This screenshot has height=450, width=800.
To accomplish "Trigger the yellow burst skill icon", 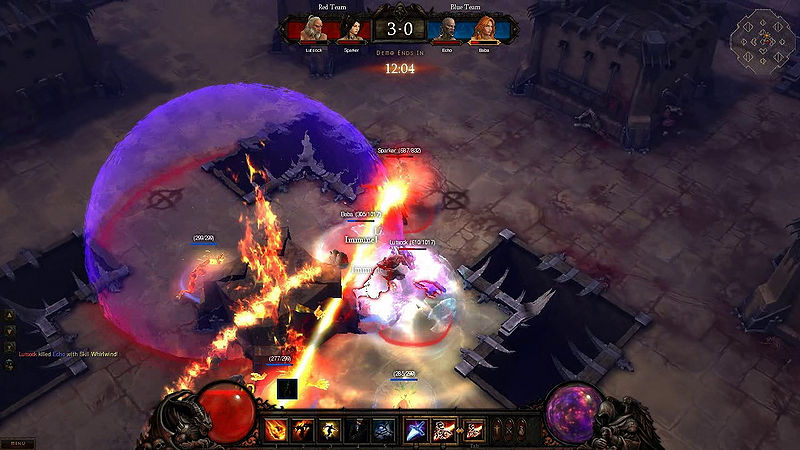I will pos(328,431).
